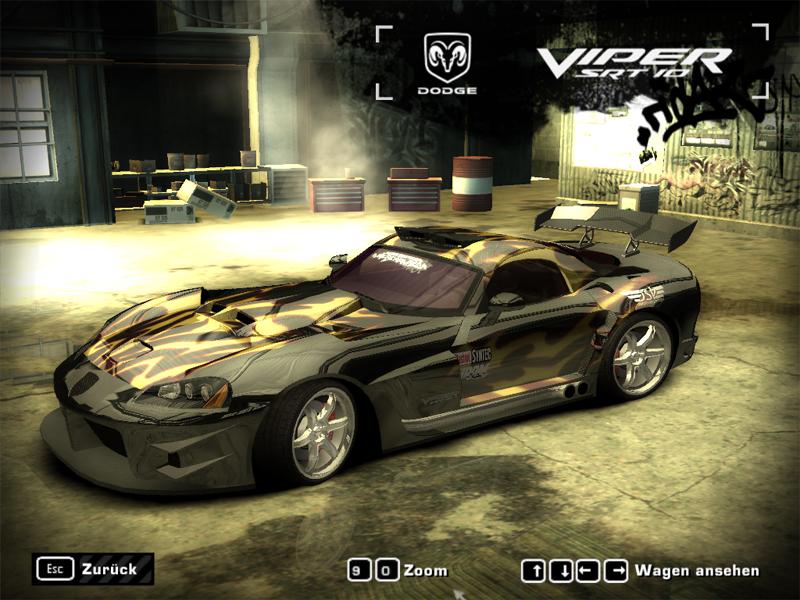Go back with the Zurück button
Image resolution: width=800 pixels, height=600 pixels.
tap(93, 569)
